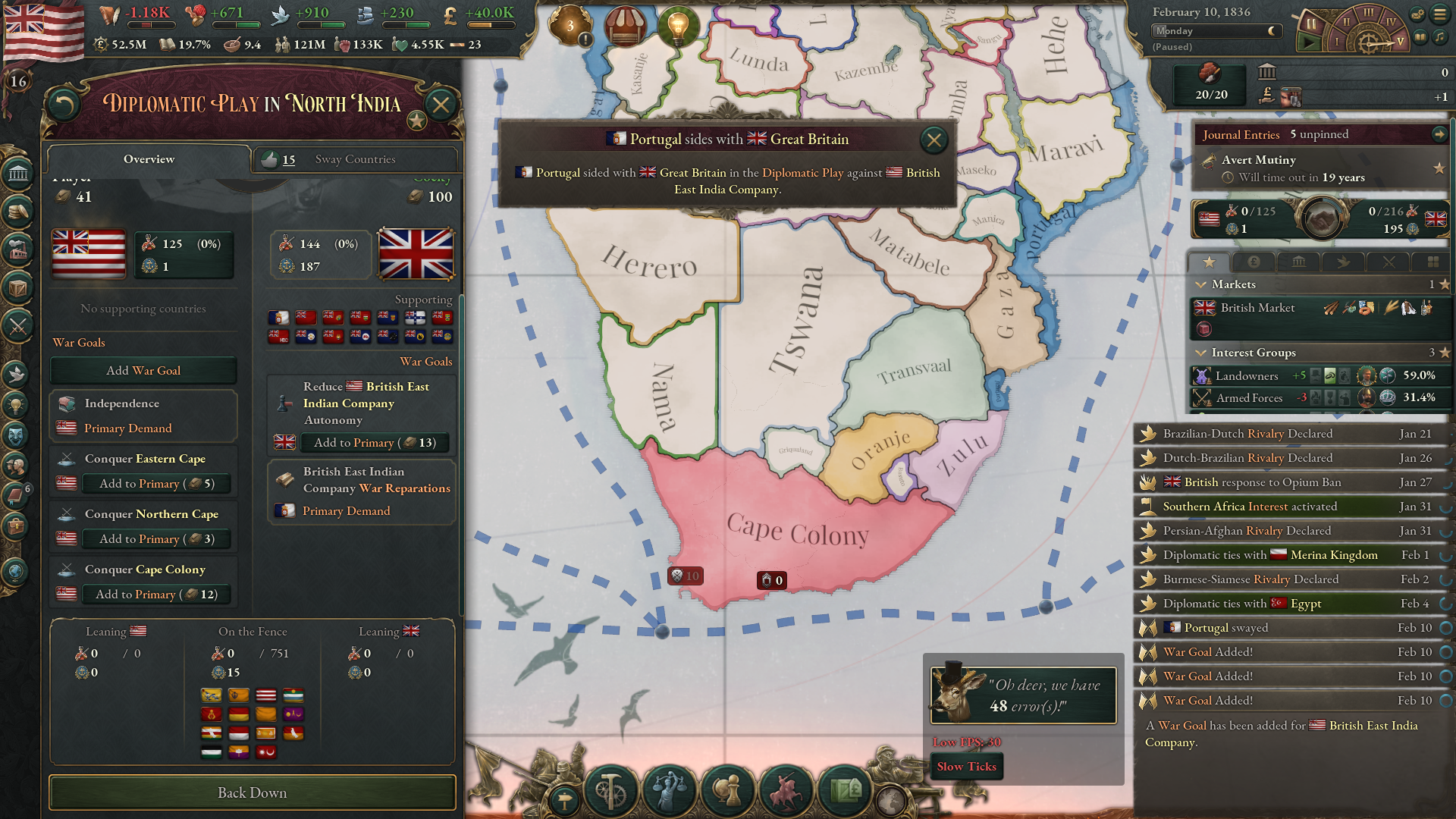
Task: Open the Culture panel with theater masks icon
Action: pyautogui.click(x=17, y=435)
